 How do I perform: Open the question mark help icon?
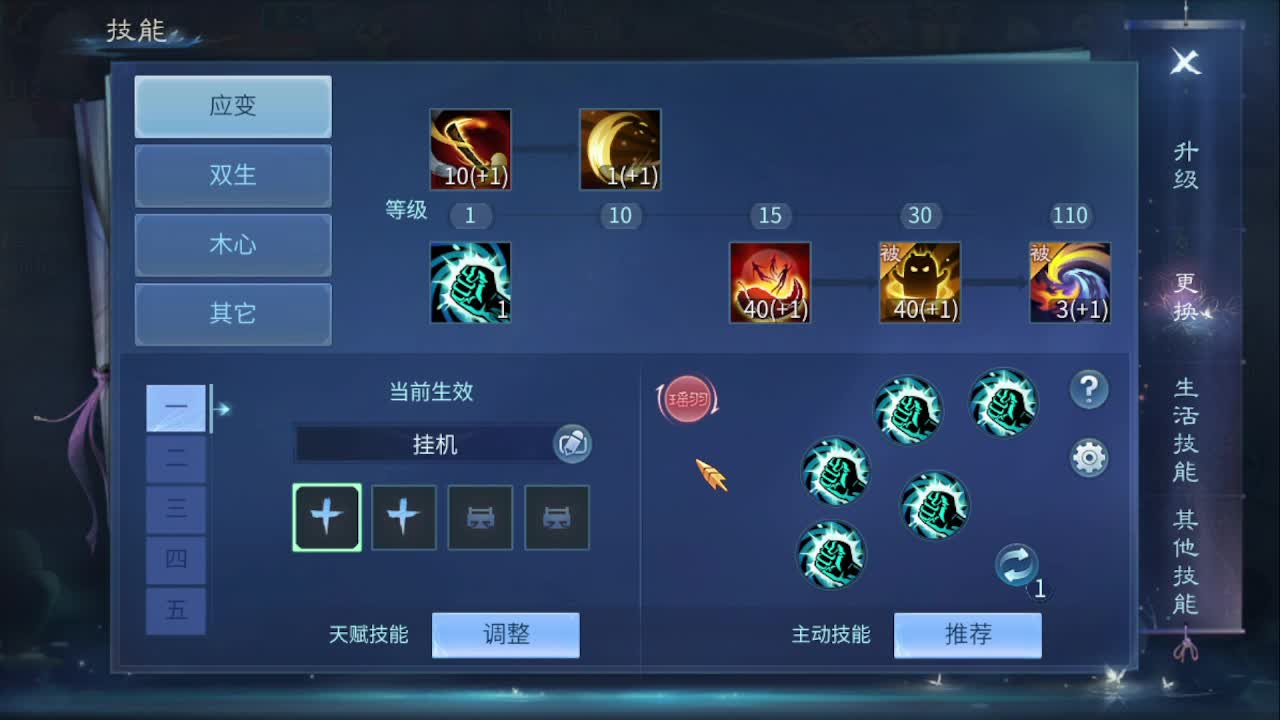click(1090, 390)
